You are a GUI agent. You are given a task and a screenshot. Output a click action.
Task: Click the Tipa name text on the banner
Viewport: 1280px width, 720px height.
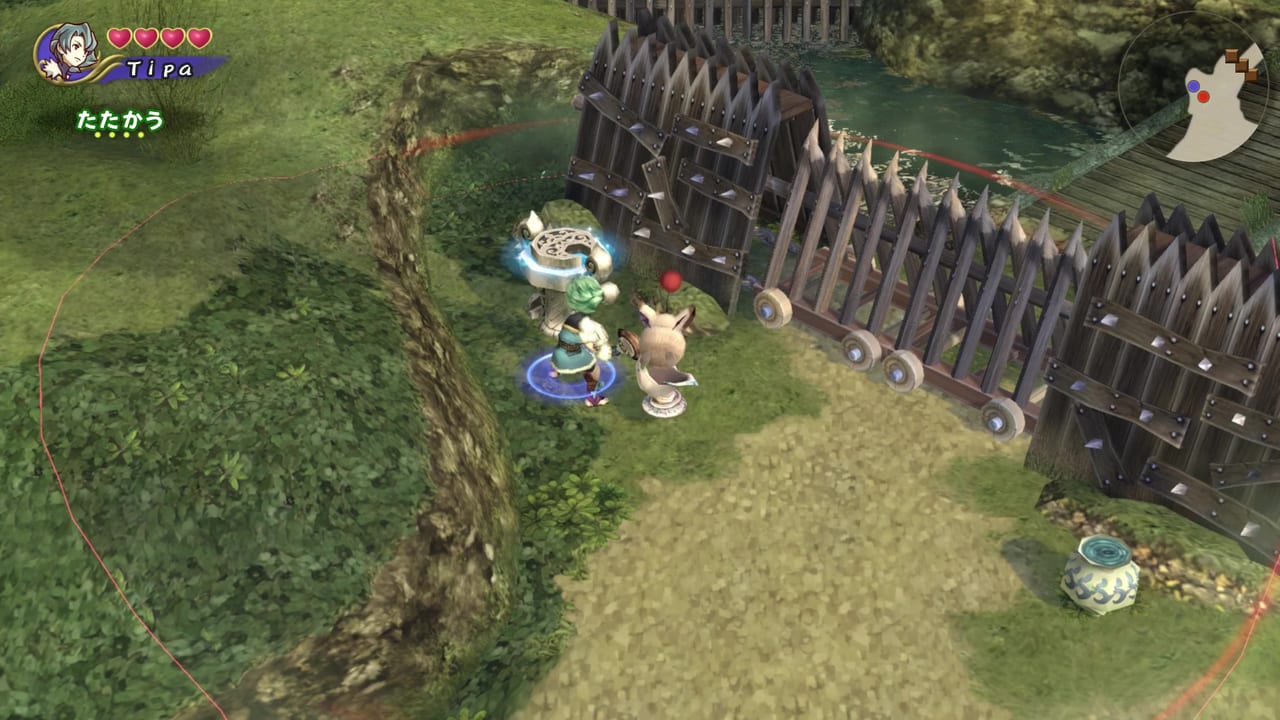[x=160, y=67]
